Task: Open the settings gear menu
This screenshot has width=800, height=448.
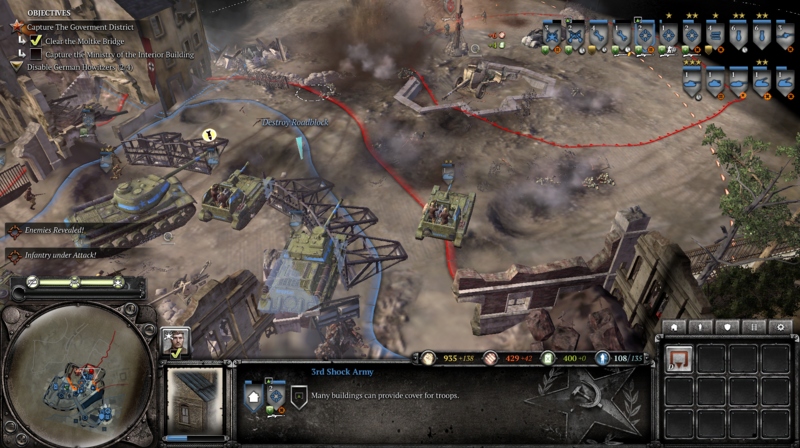Action: pos(779,327)
